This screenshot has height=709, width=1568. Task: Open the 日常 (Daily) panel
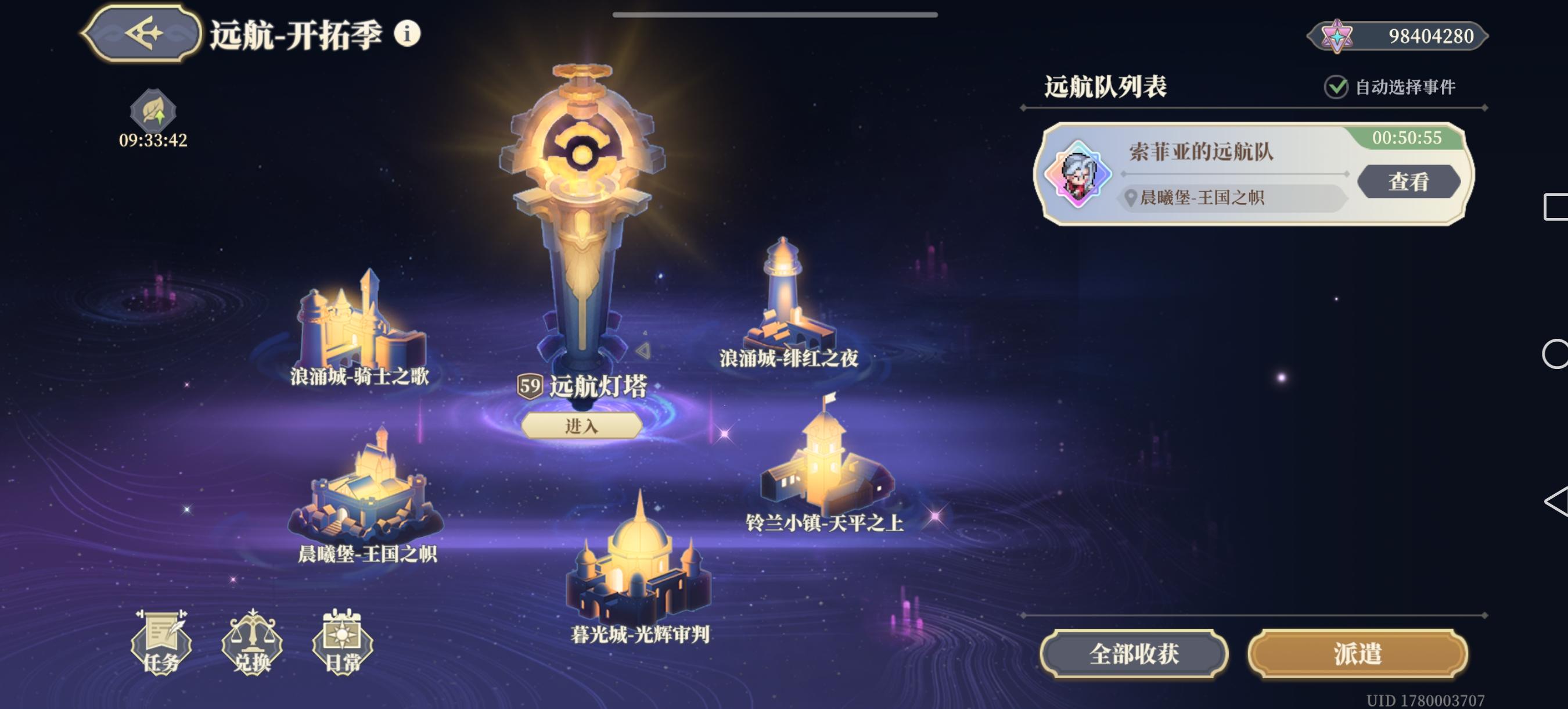345,644
